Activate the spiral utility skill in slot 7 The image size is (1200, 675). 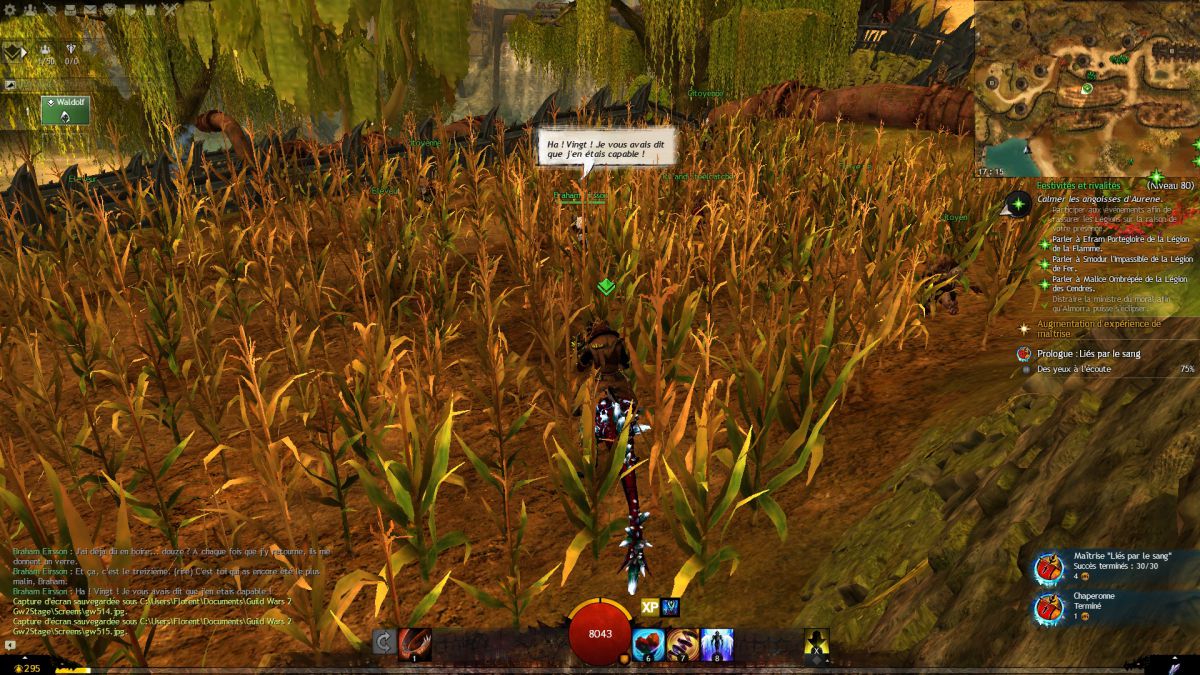click(x=683, y=643)
